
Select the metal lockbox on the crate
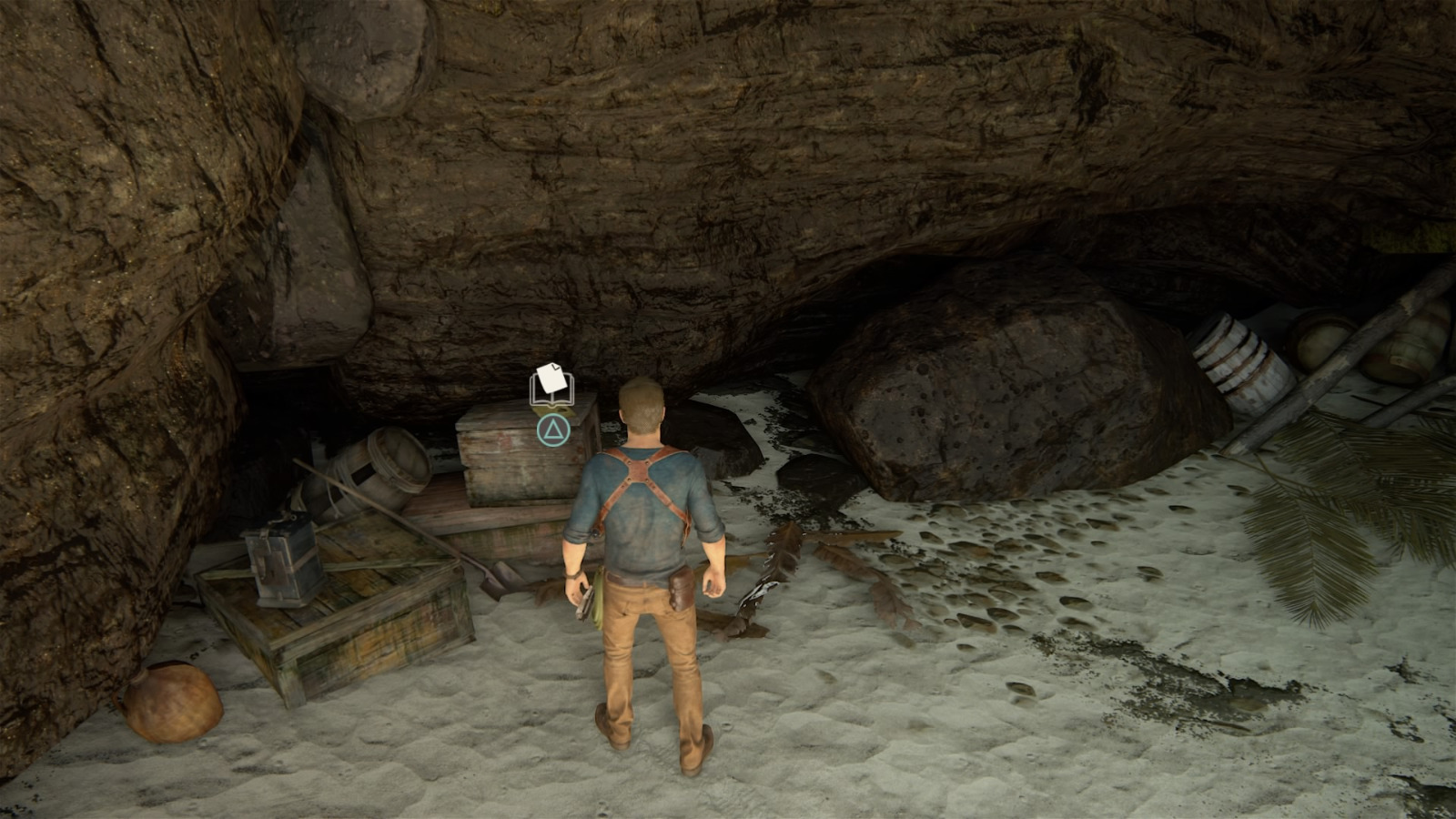282,564
